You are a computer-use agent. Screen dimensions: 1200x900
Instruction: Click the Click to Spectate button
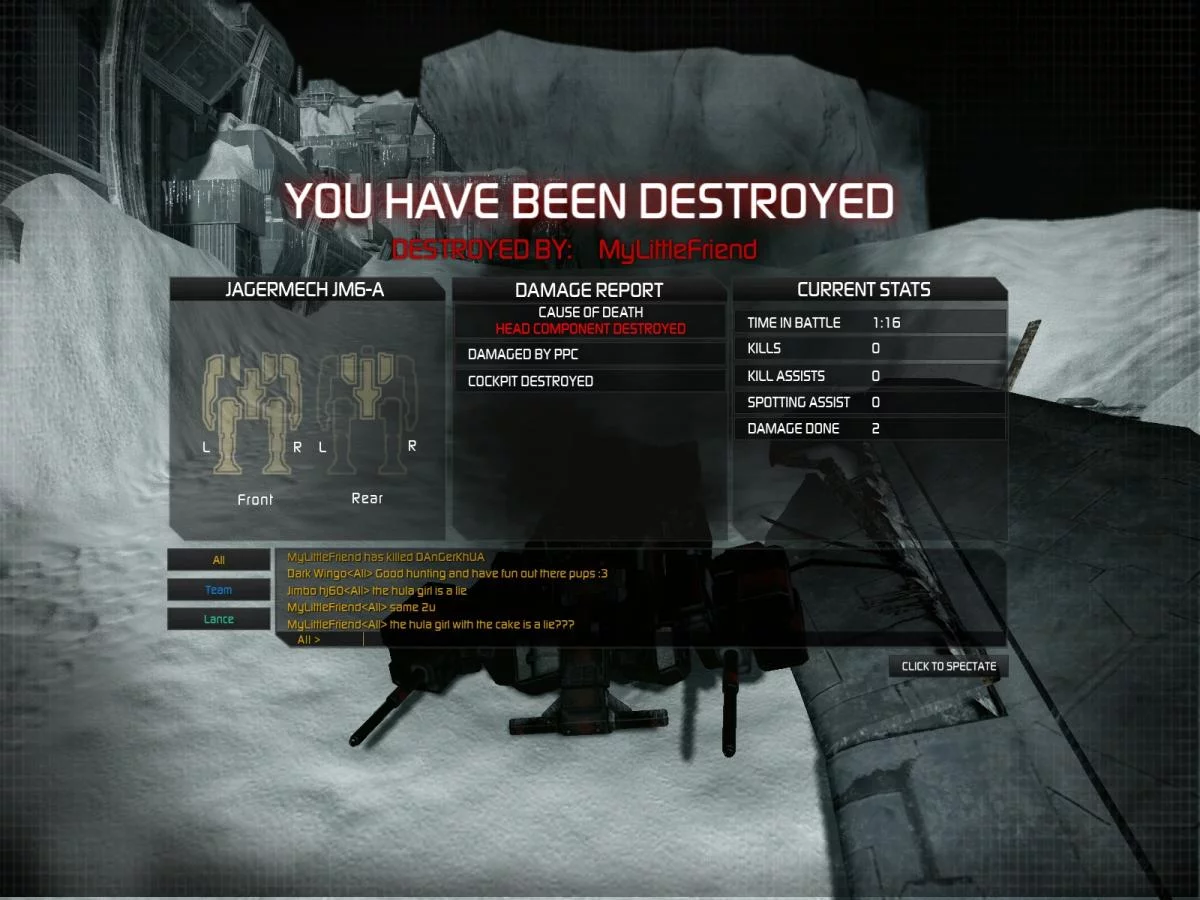(x=948, y=666)
